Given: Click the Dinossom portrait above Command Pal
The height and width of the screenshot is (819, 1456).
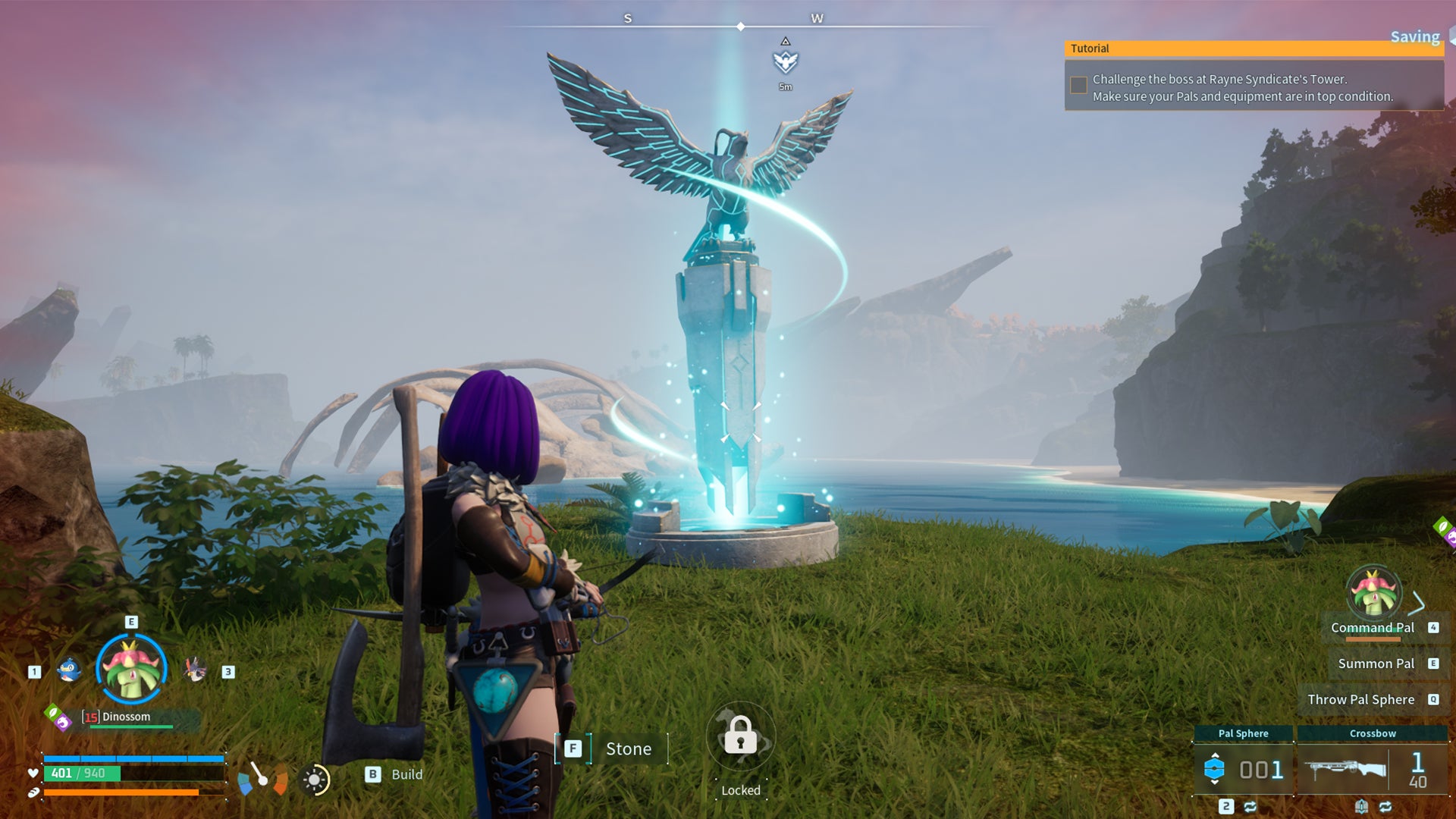Looking at the screenshot, I should pos(1373,593).
